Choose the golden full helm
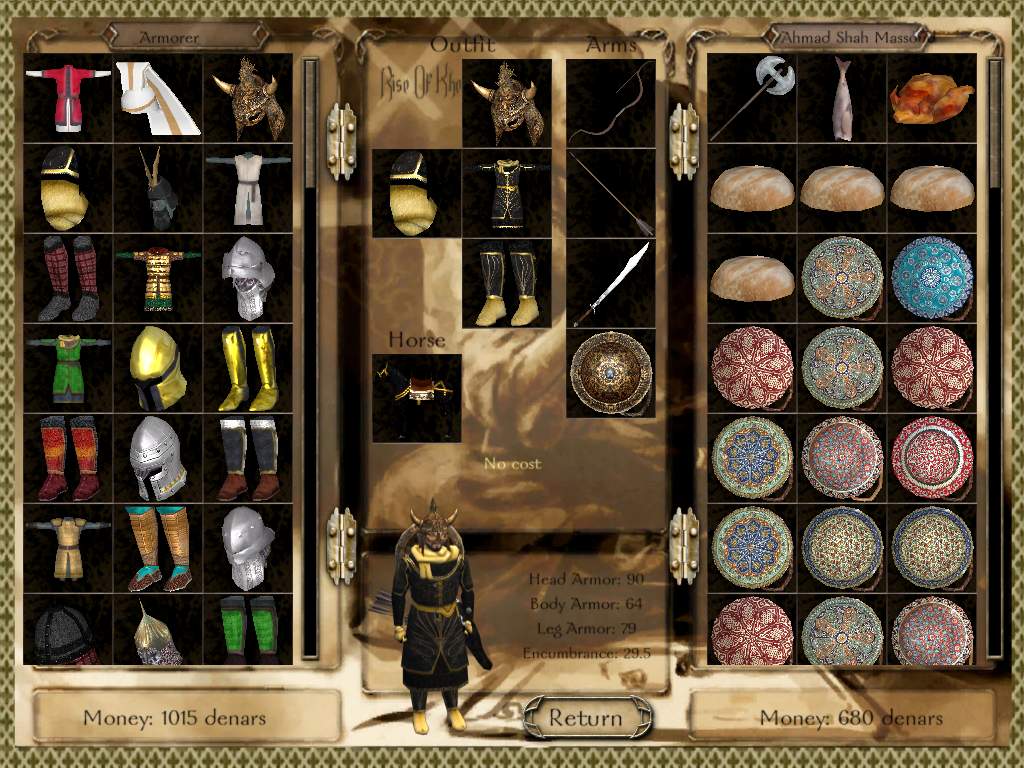1024x768 pixels. (158, 368)
